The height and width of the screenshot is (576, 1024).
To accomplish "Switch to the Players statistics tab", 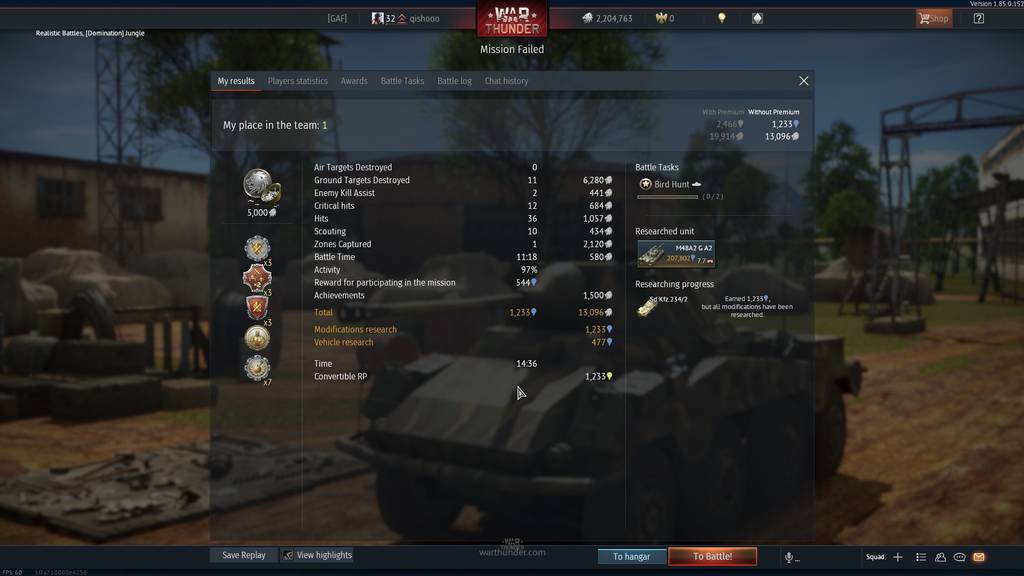I will click(x=297, y=81).
